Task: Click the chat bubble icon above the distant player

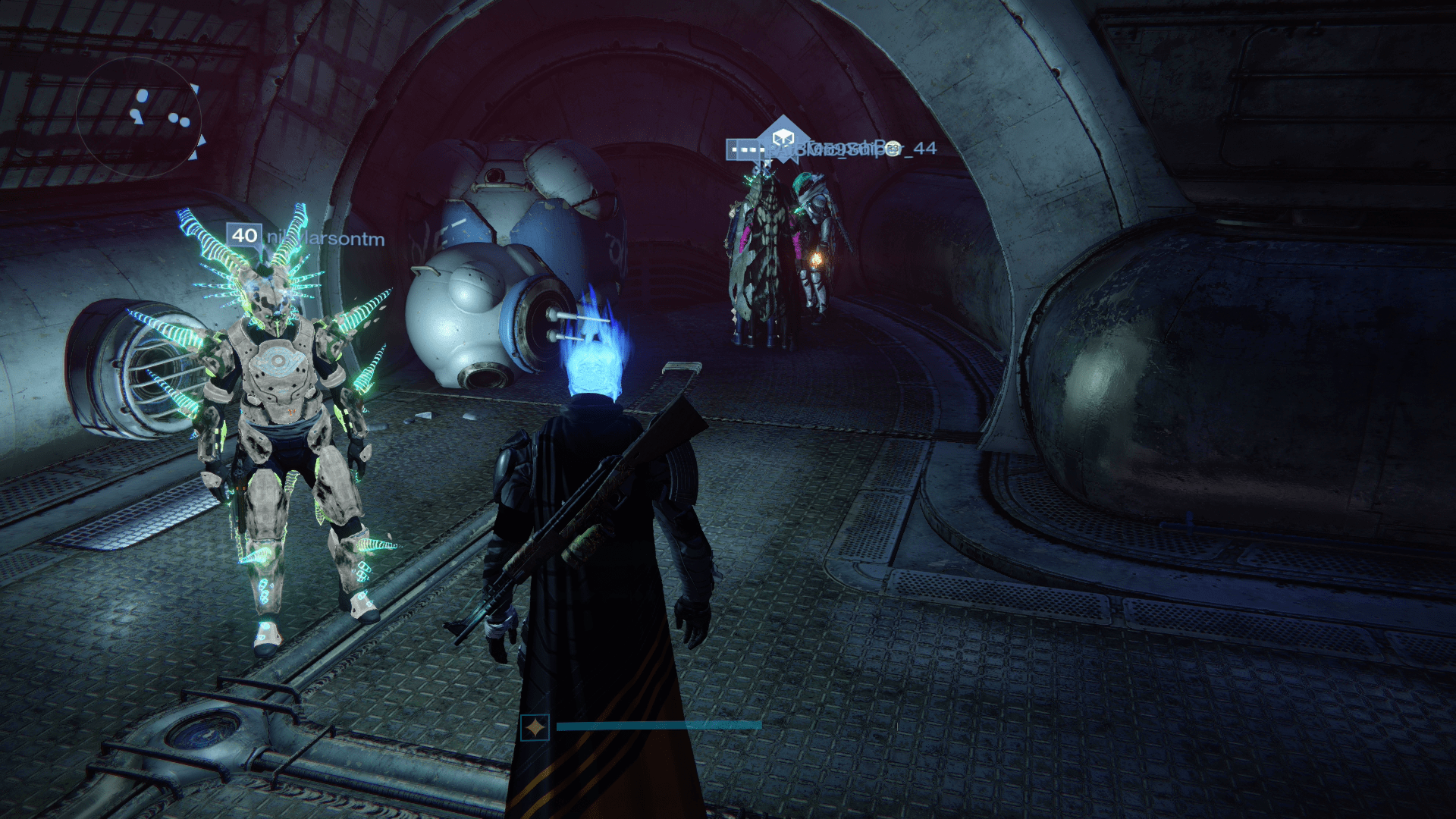Action: tap(745, 149)
